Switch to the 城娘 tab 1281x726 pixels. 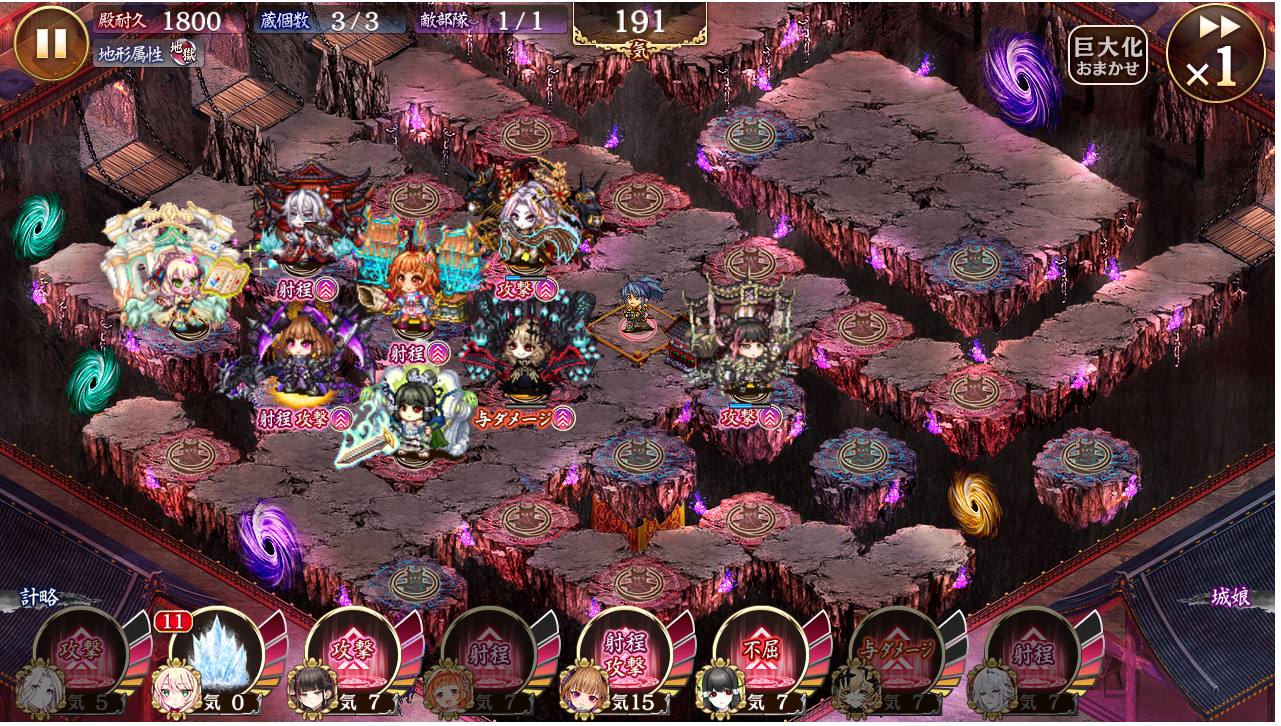[1230, 598]
